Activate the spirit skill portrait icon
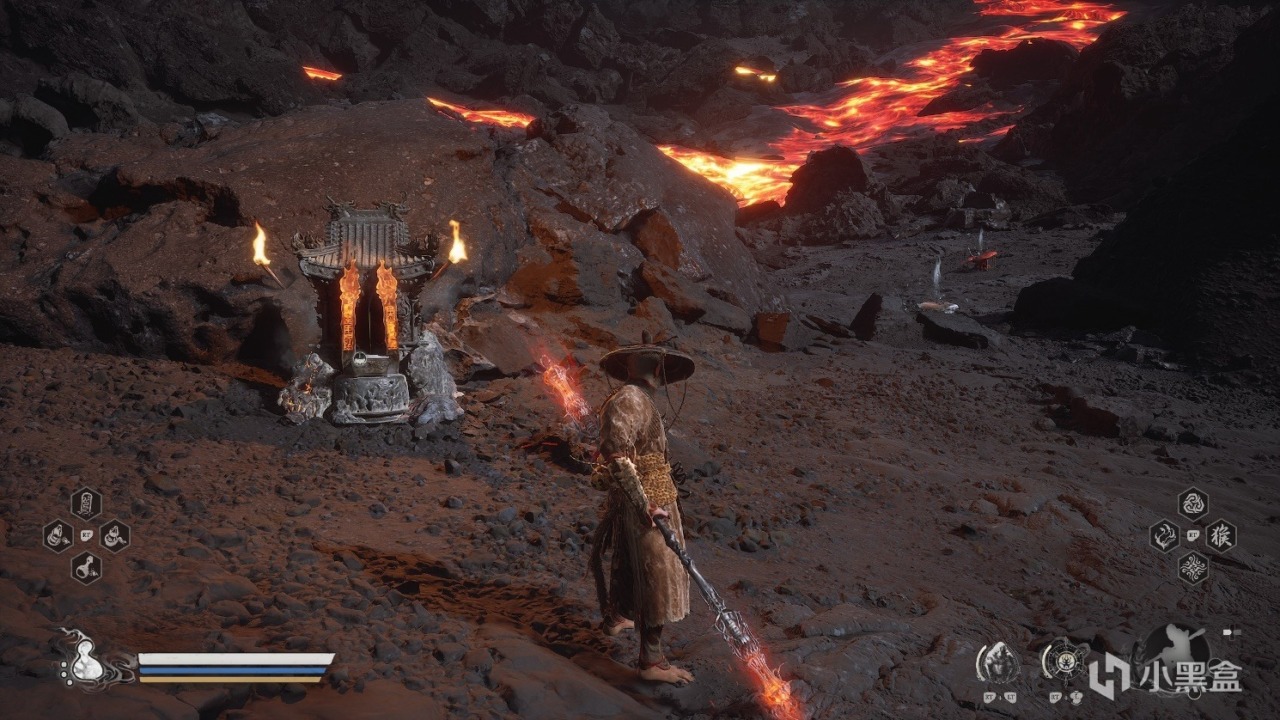The image size is (1280, 720). pos(998,660)
